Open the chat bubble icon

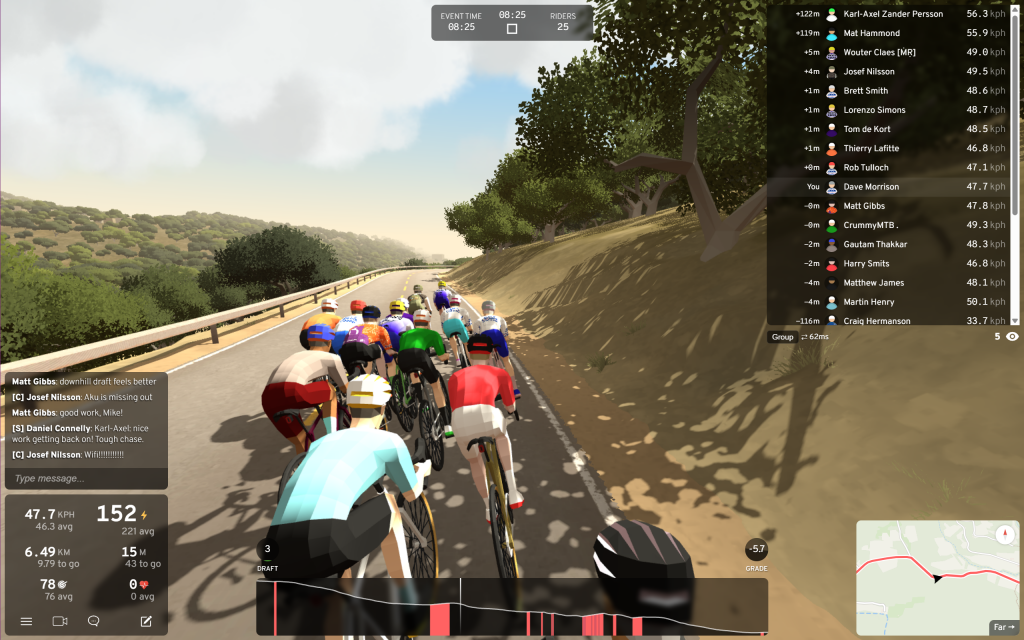(94, 621)
